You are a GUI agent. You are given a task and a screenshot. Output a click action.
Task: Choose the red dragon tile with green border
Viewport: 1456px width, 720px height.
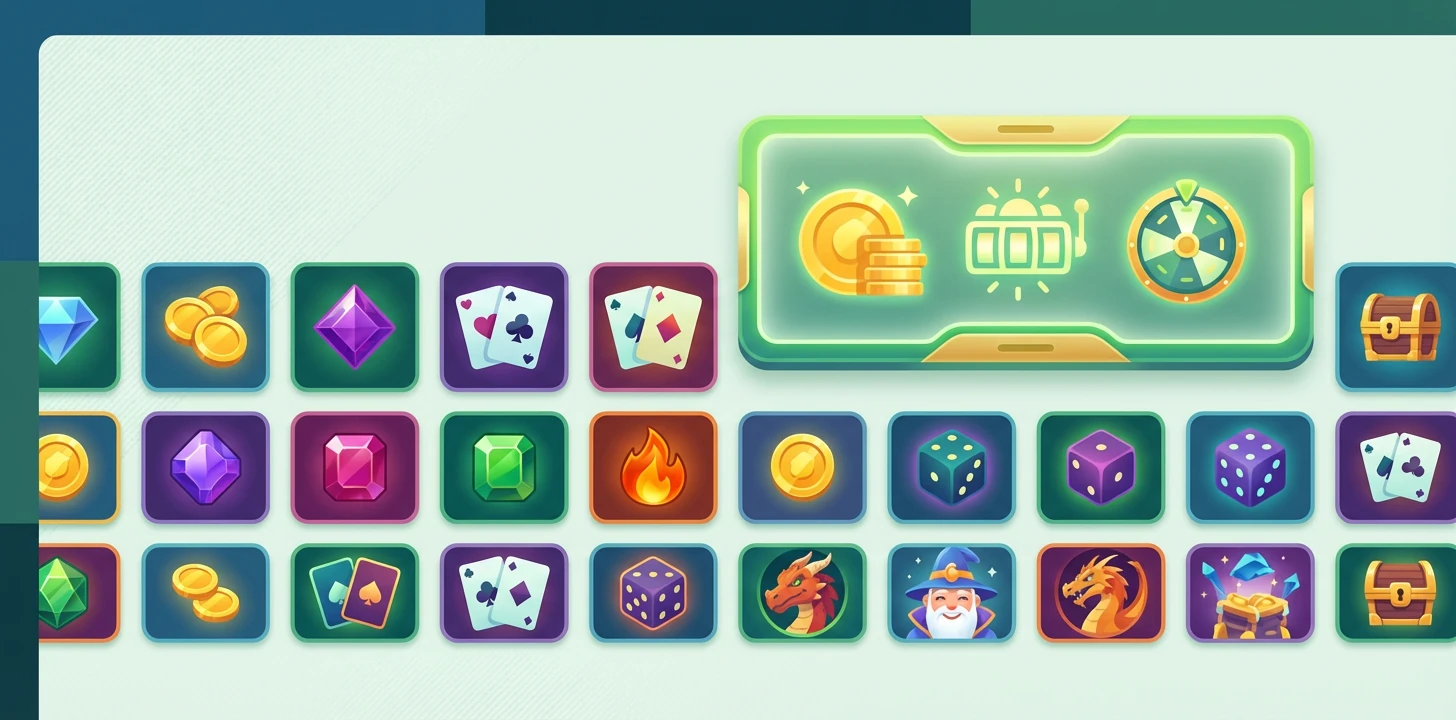802,593
